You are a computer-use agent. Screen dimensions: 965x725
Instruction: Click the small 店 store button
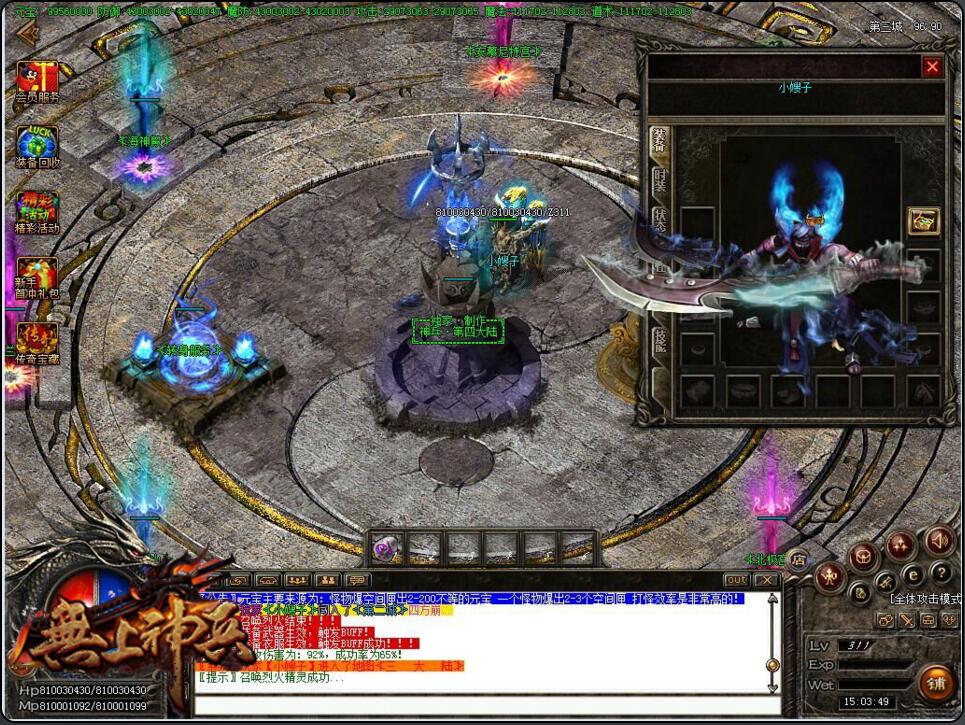pos(799,561)
